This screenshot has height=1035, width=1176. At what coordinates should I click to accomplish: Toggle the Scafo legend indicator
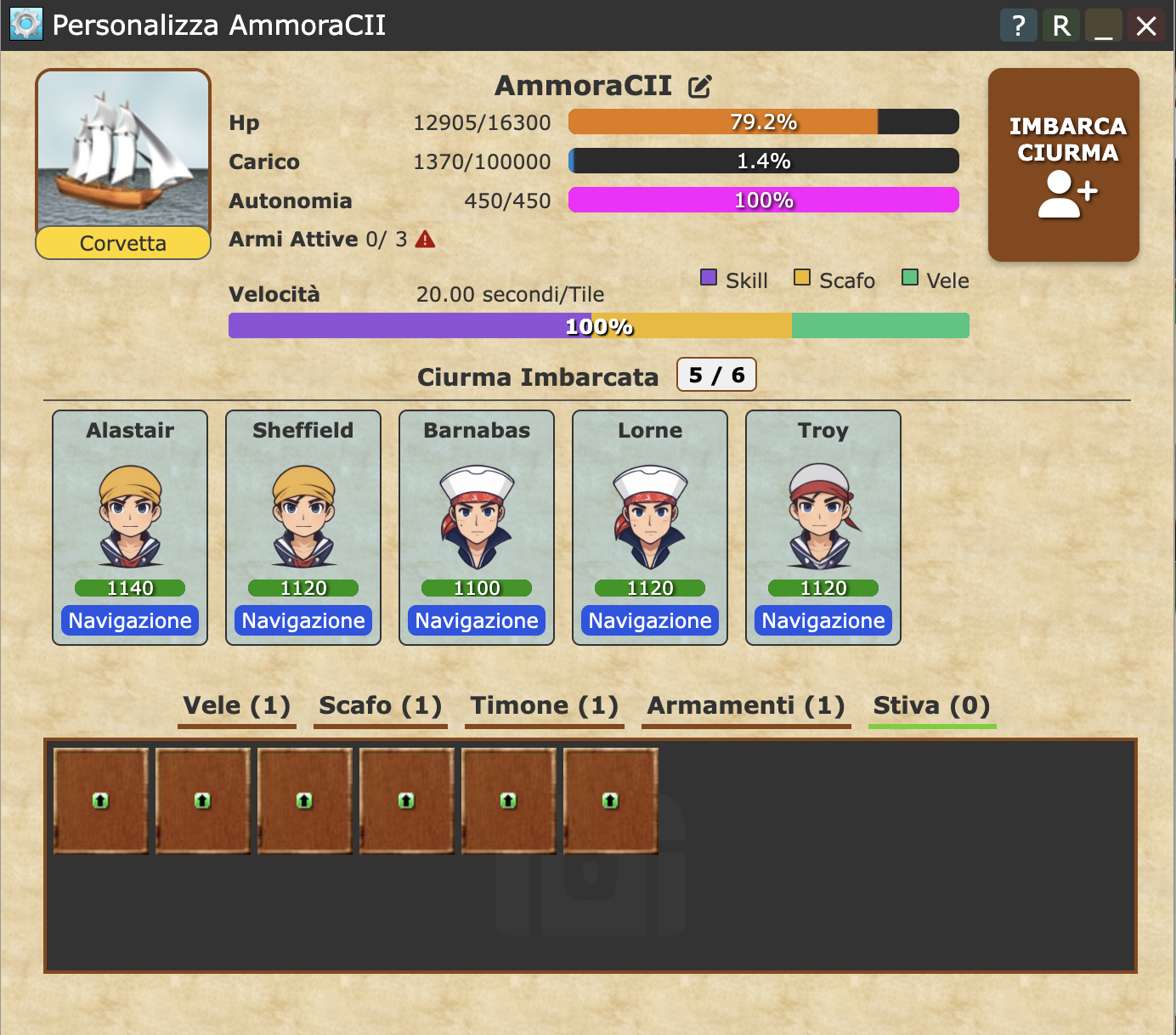(800, 278)
